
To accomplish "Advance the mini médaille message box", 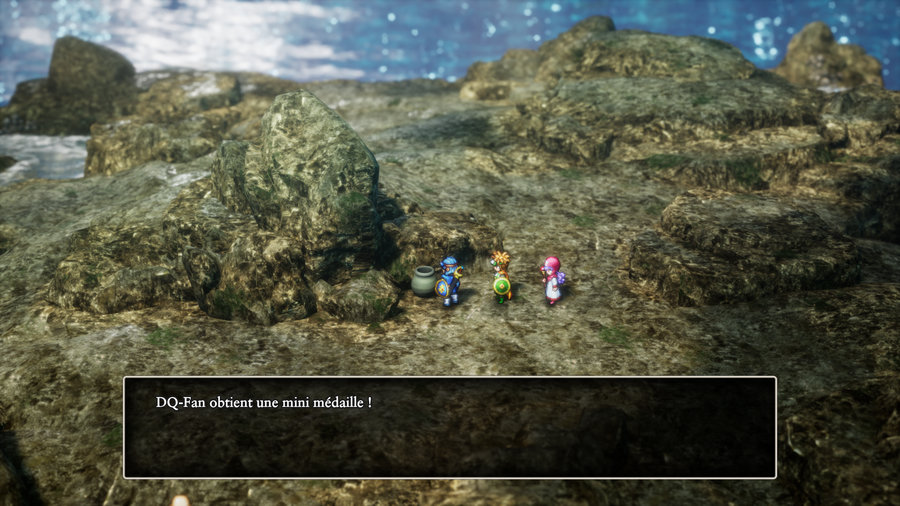I will pyautogui.click(x=449, y=427).
